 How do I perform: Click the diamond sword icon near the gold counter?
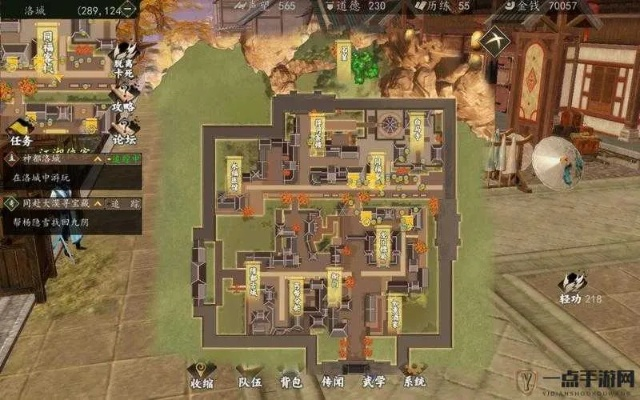click(x=493, y=39)
